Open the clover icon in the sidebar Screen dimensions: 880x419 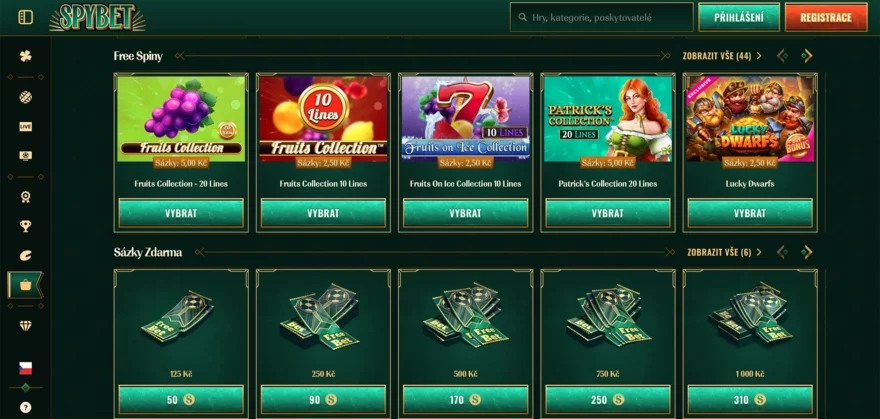25,56
